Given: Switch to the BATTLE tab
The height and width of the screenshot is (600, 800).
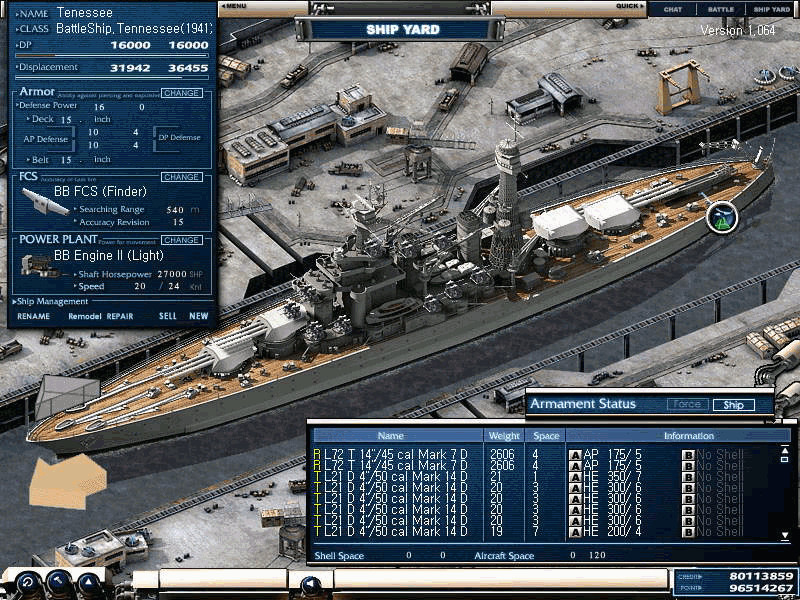Looking at the screenshot, I should 721,9.
